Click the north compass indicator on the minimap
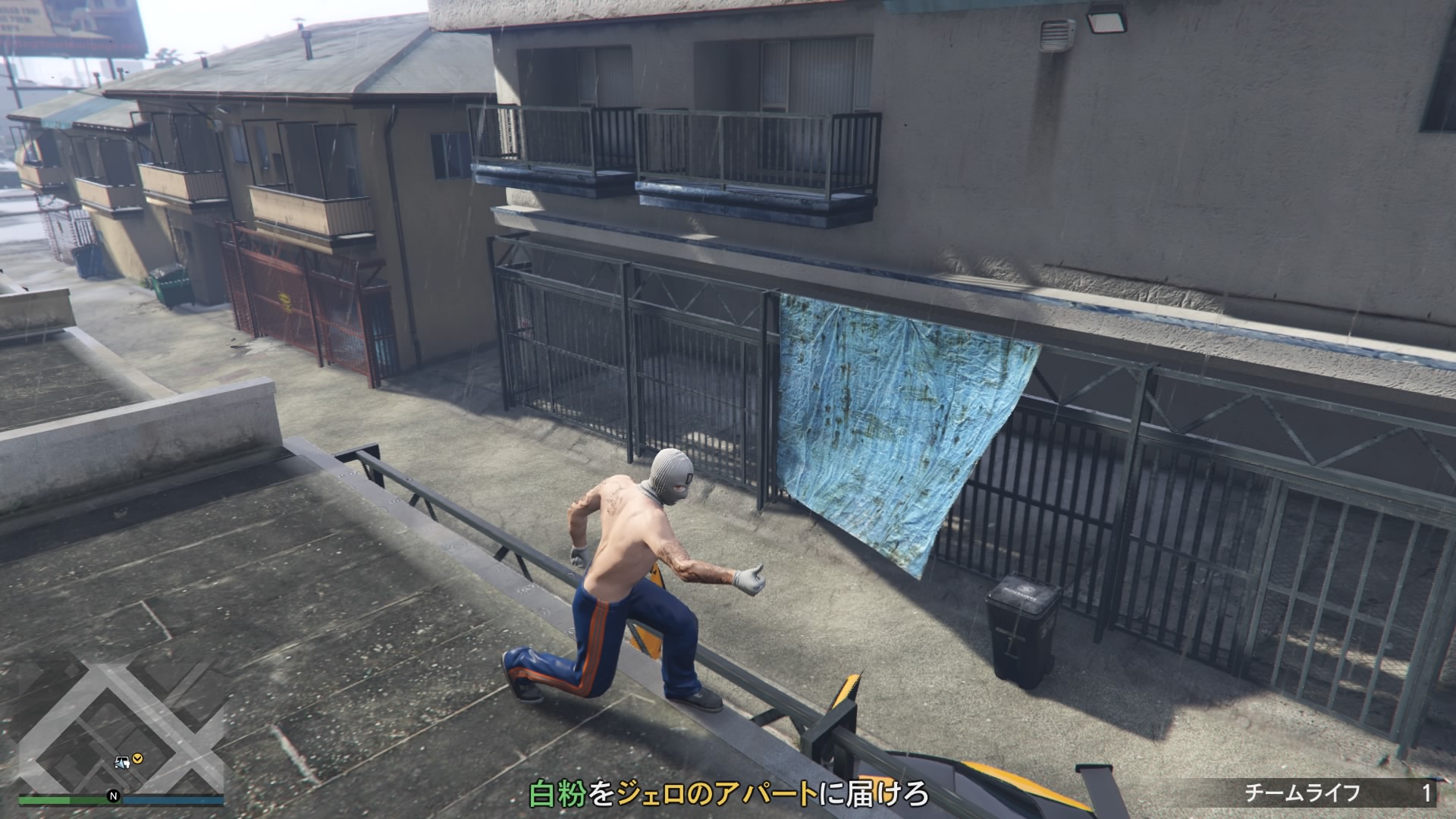This screenshot has height=819, width=1456. pyautogui.click(x=113, y=796)
